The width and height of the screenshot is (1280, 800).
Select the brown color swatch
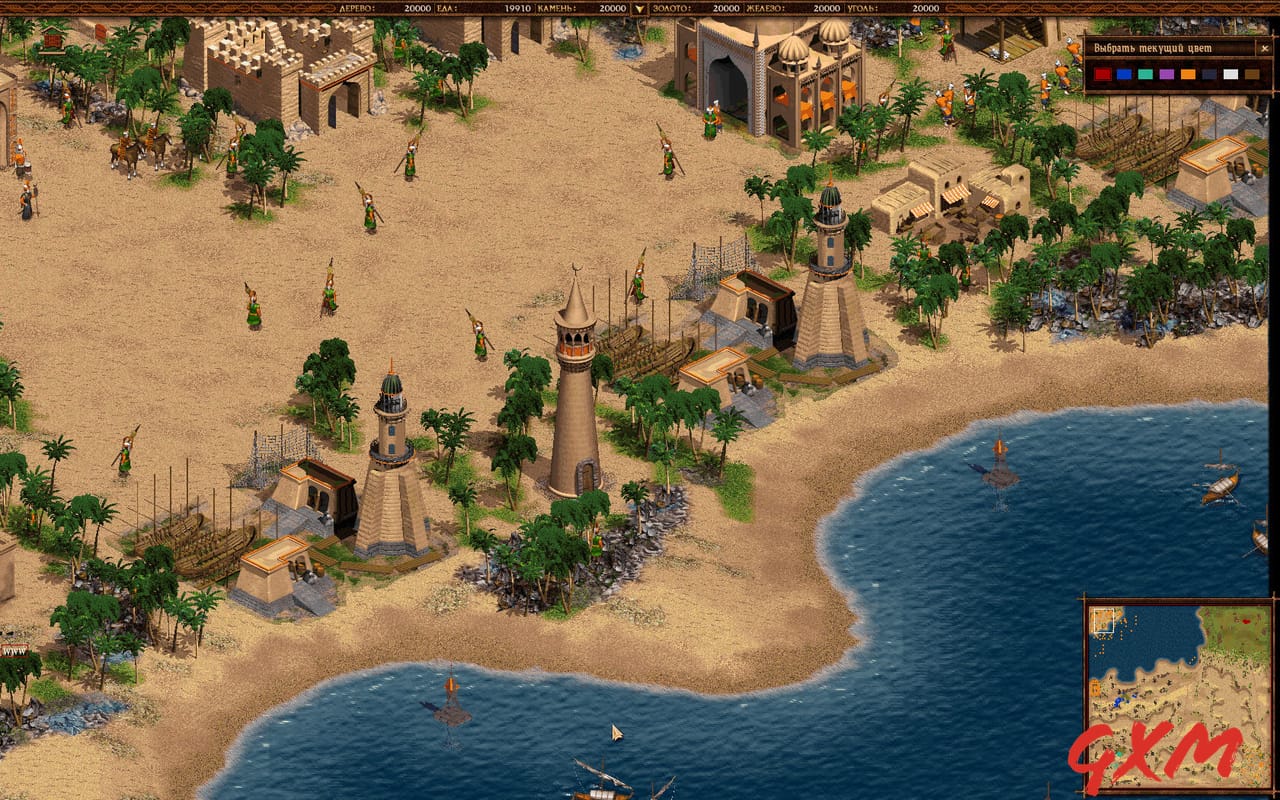click(1252, 74)
